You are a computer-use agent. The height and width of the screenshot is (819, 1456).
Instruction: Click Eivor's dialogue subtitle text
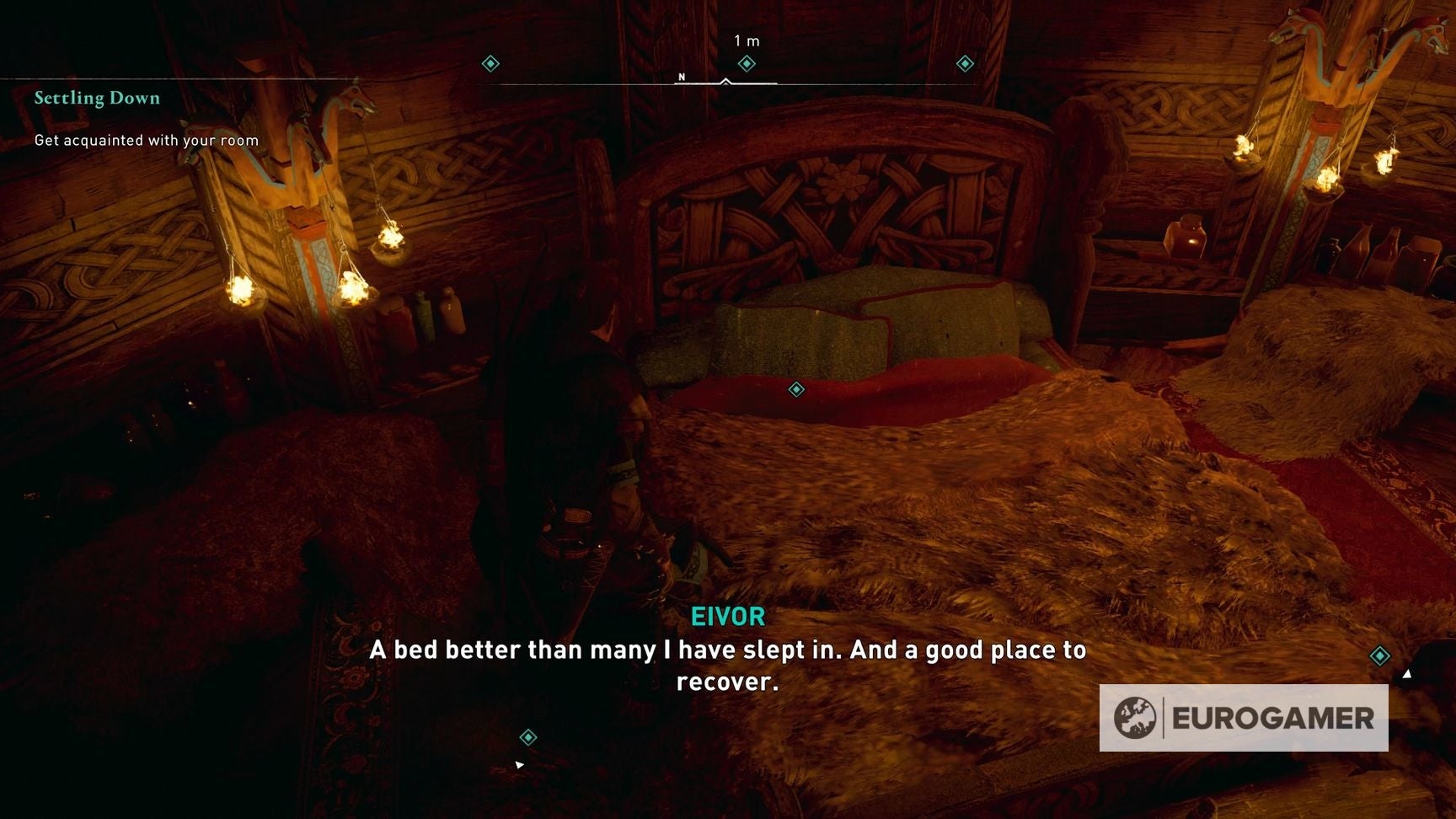coord(726,666)
